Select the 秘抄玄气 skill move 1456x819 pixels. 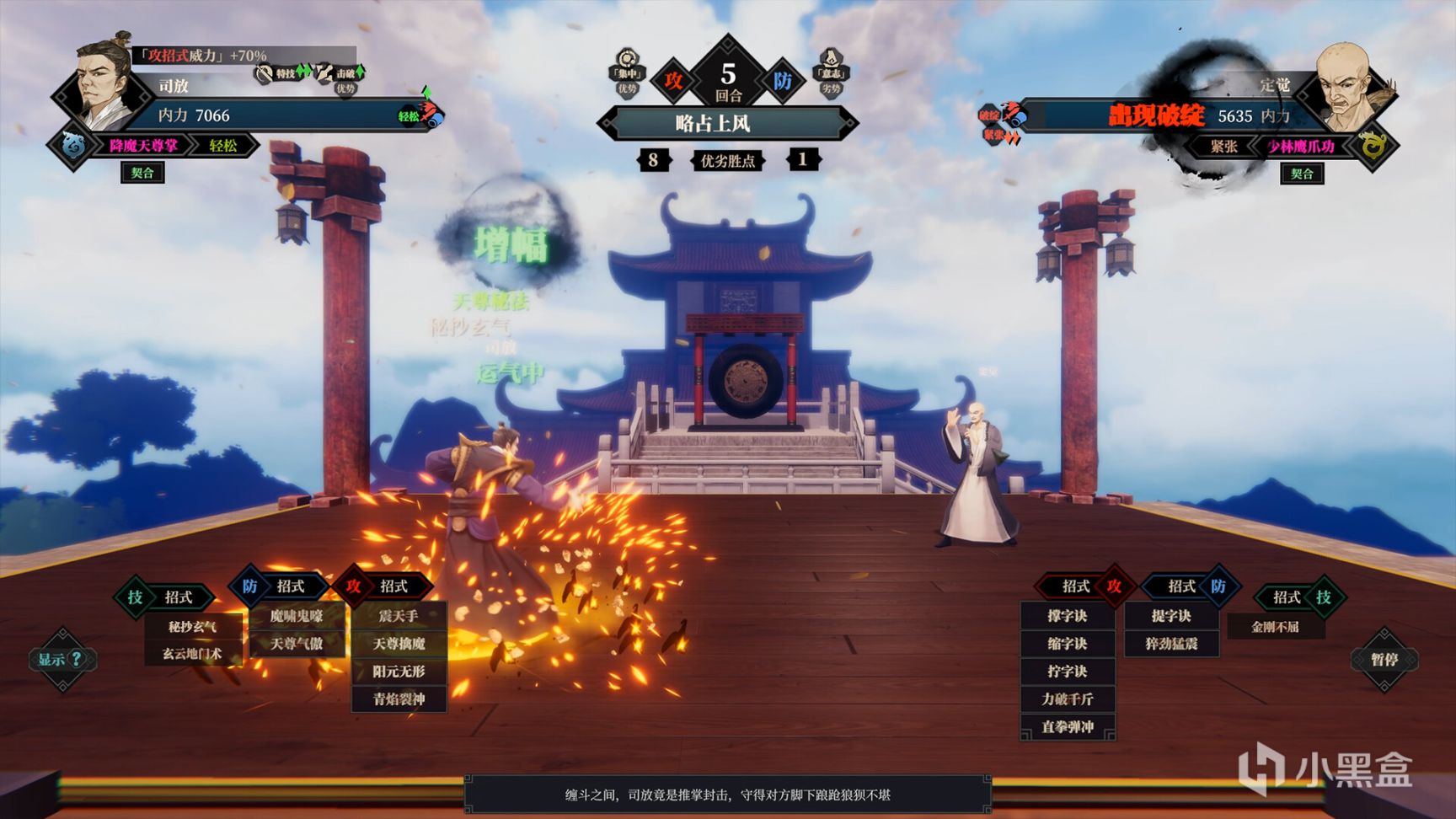tap(192, 627)
